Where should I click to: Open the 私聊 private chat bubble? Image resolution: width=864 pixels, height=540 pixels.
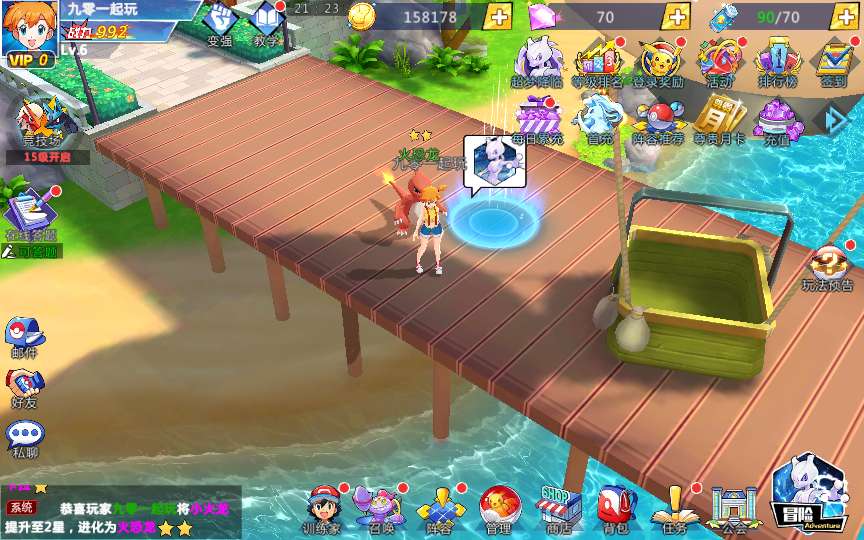click(24, 437)
